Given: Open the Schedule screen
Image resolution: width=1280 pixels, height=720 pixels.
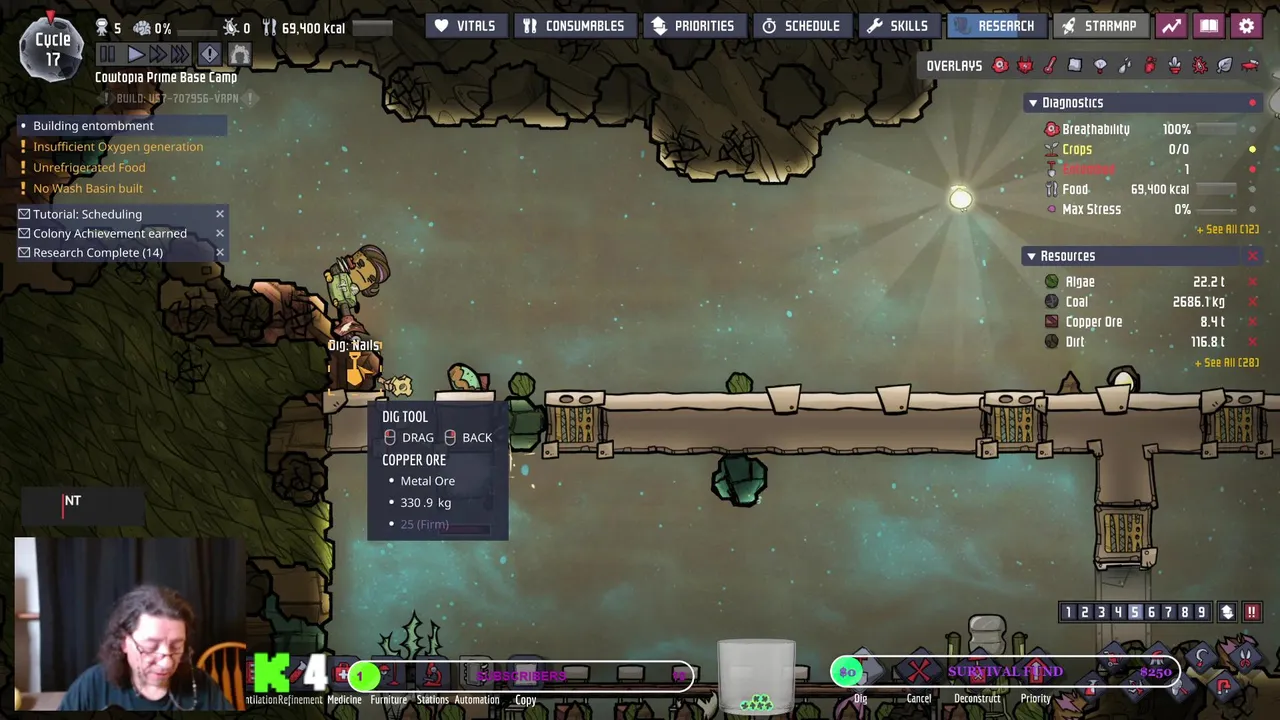Looking at the screenshot, I should point(801,26).
